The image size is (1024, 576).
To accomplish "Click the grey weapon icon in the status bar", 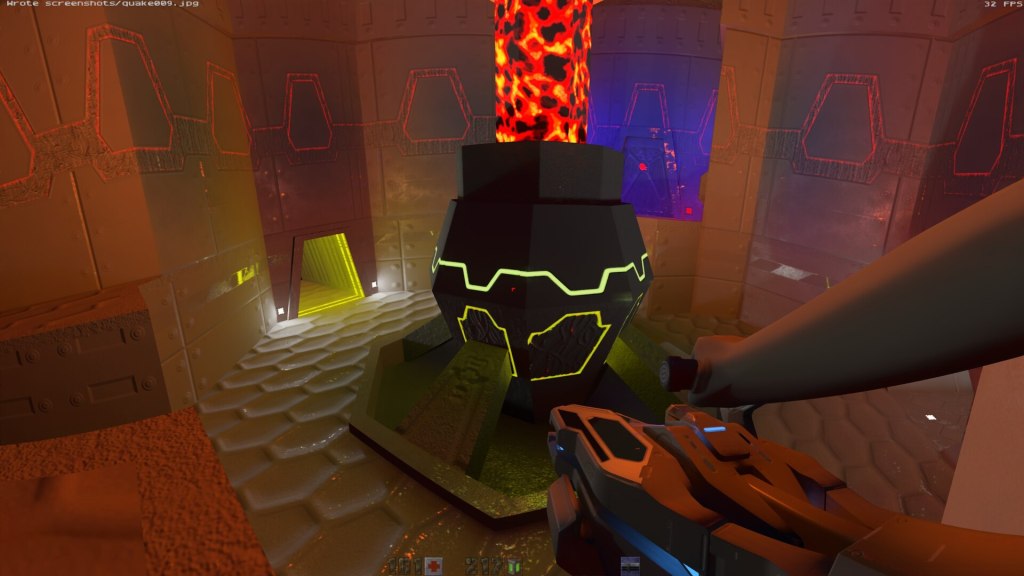I will pyautogui.click(x=630, y=567).
